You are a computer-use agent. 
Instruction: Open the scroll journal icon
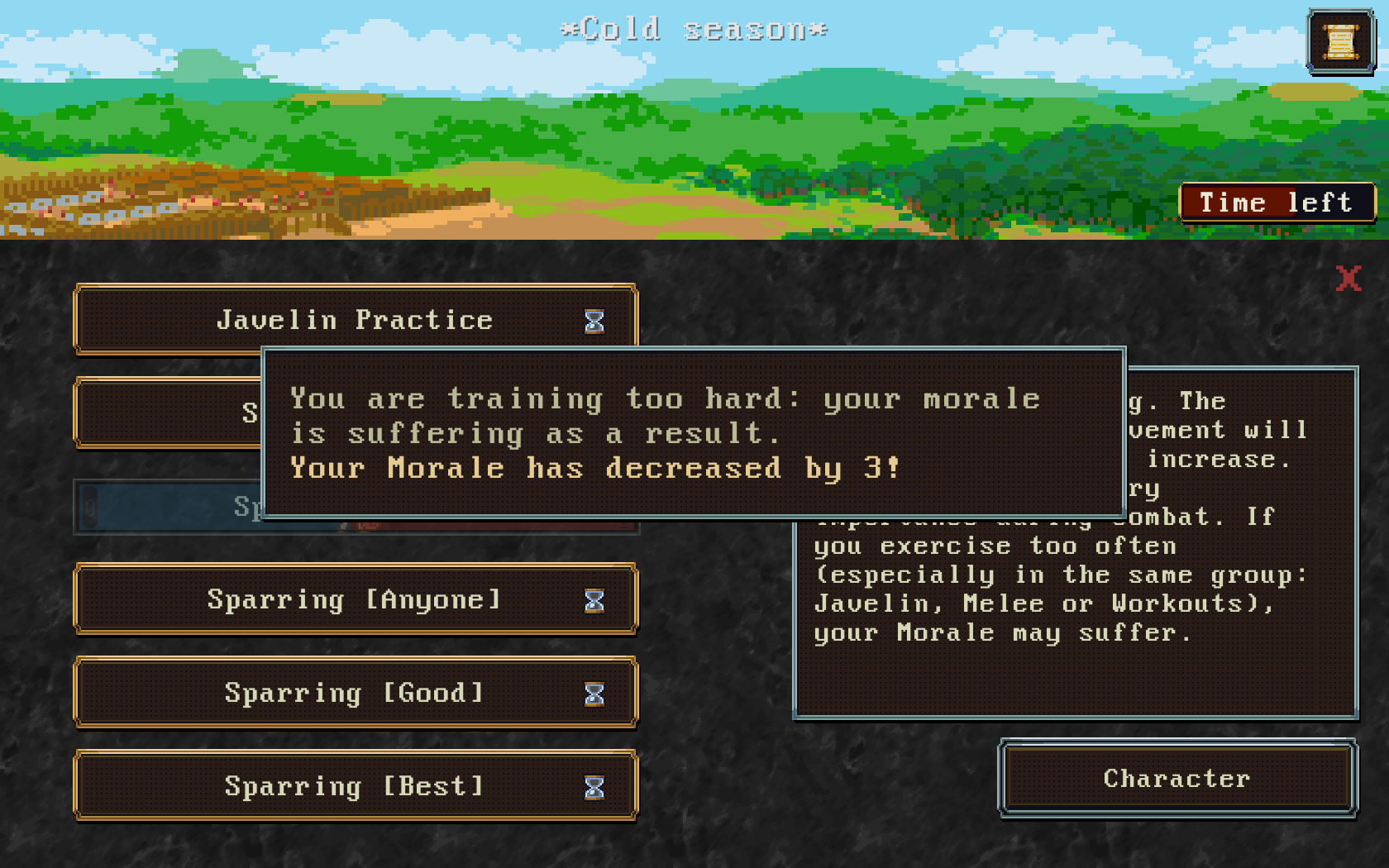point(1340,41)
